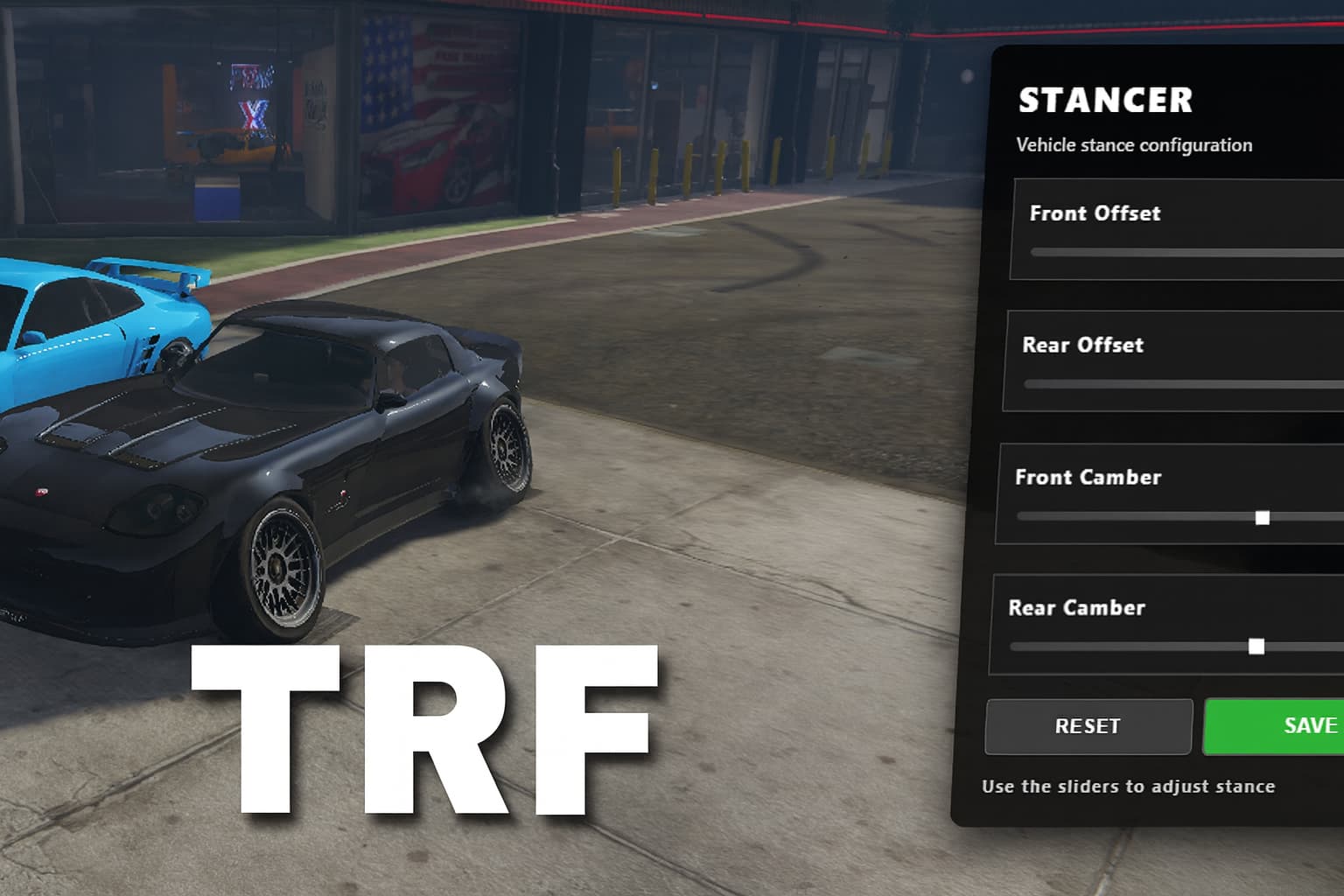Select the Front Offset section label
The height and width of the screenshot is (896, 1344).
[1095, 213]
